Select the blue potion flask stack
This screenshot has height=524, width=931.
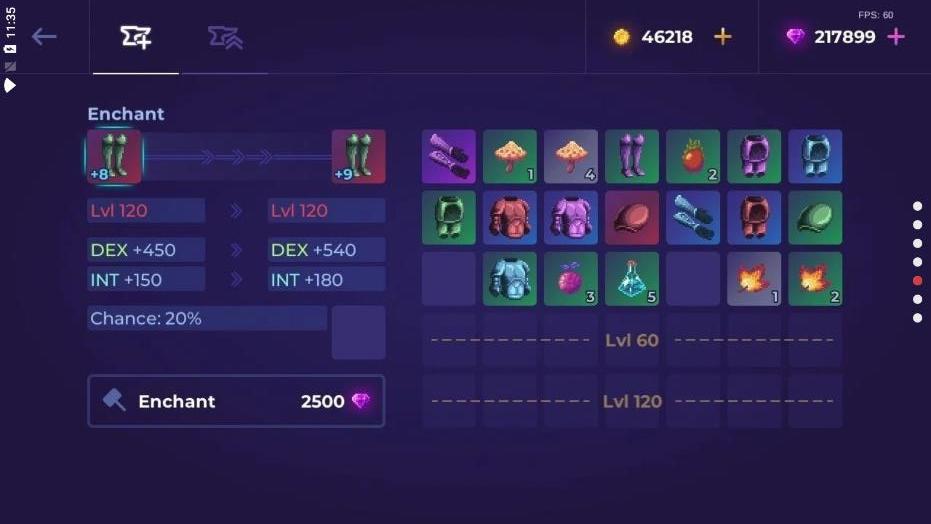pos(632,279)
